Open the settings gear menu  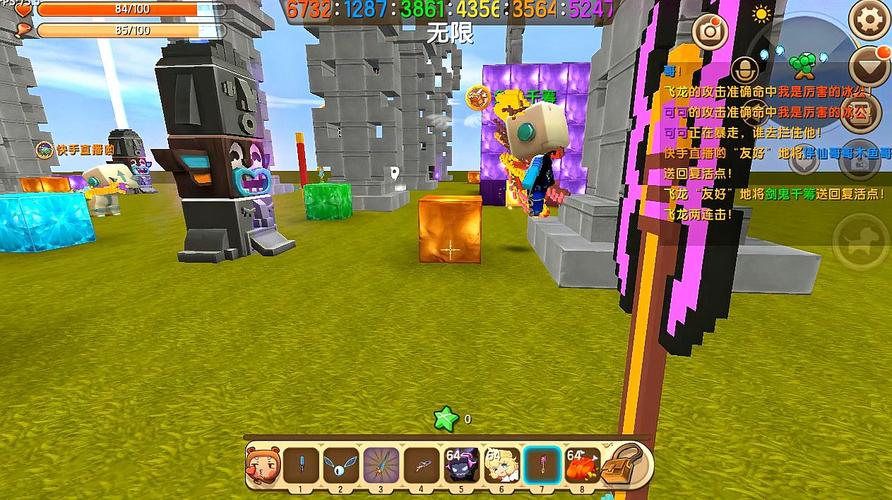coord(868,19)
